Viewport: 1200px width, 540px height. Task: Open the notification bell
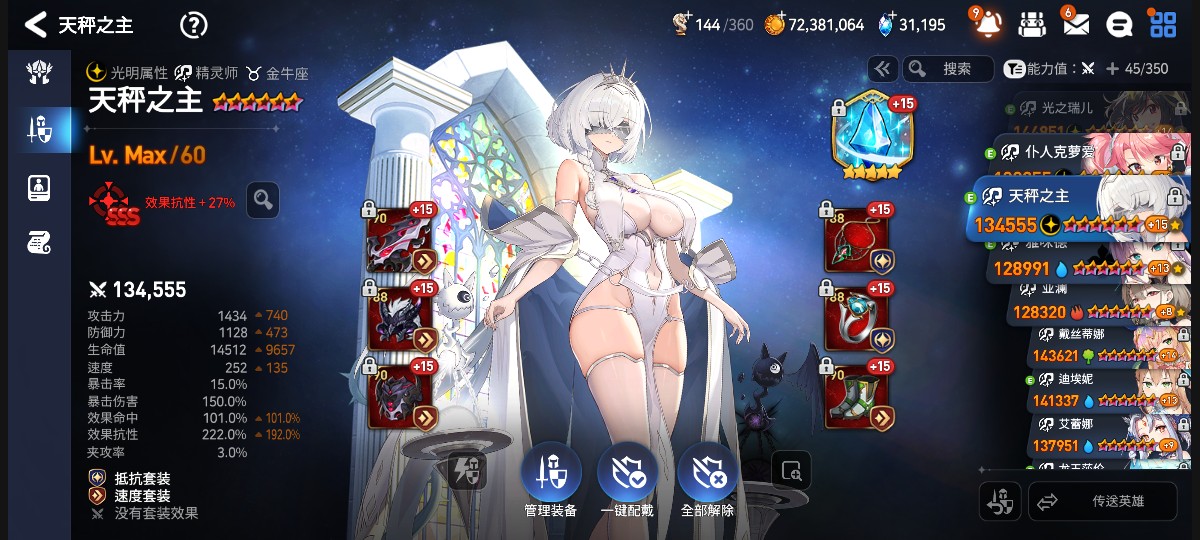pos(987,25)
